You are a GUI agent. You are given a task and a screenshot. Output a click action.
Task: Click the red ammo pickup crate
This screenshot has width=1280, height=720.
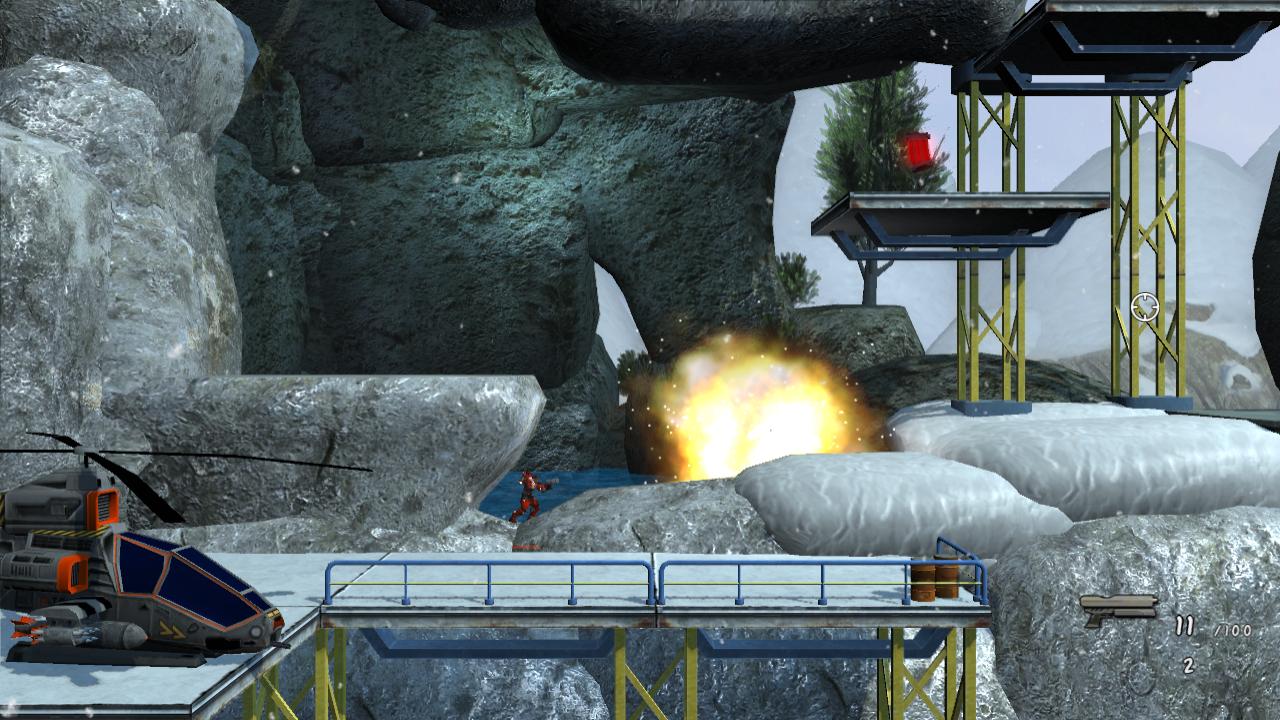(x=918, y=152)
